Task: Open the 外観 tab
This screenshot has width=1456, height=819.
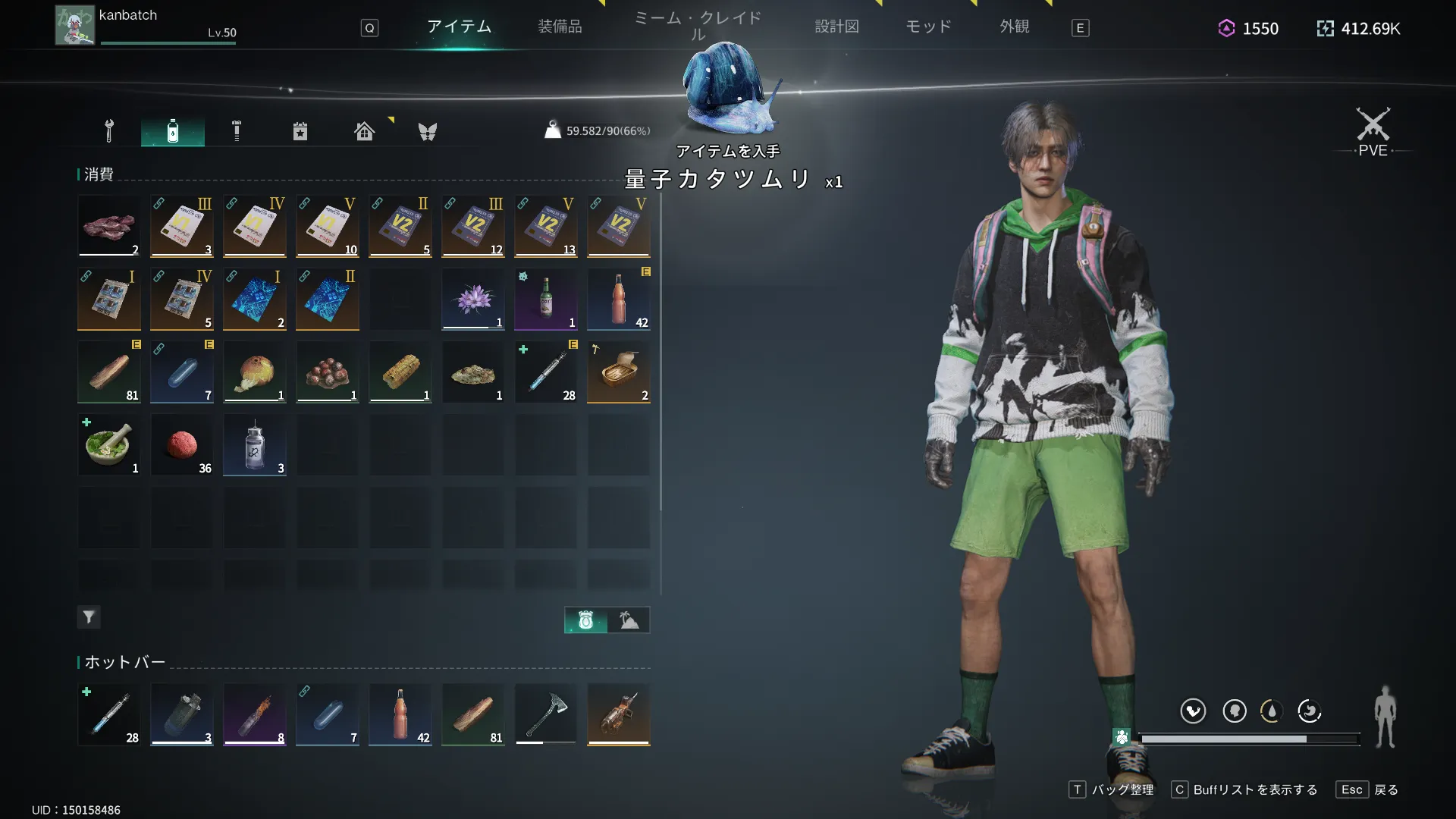Action: click(1014, 27)
